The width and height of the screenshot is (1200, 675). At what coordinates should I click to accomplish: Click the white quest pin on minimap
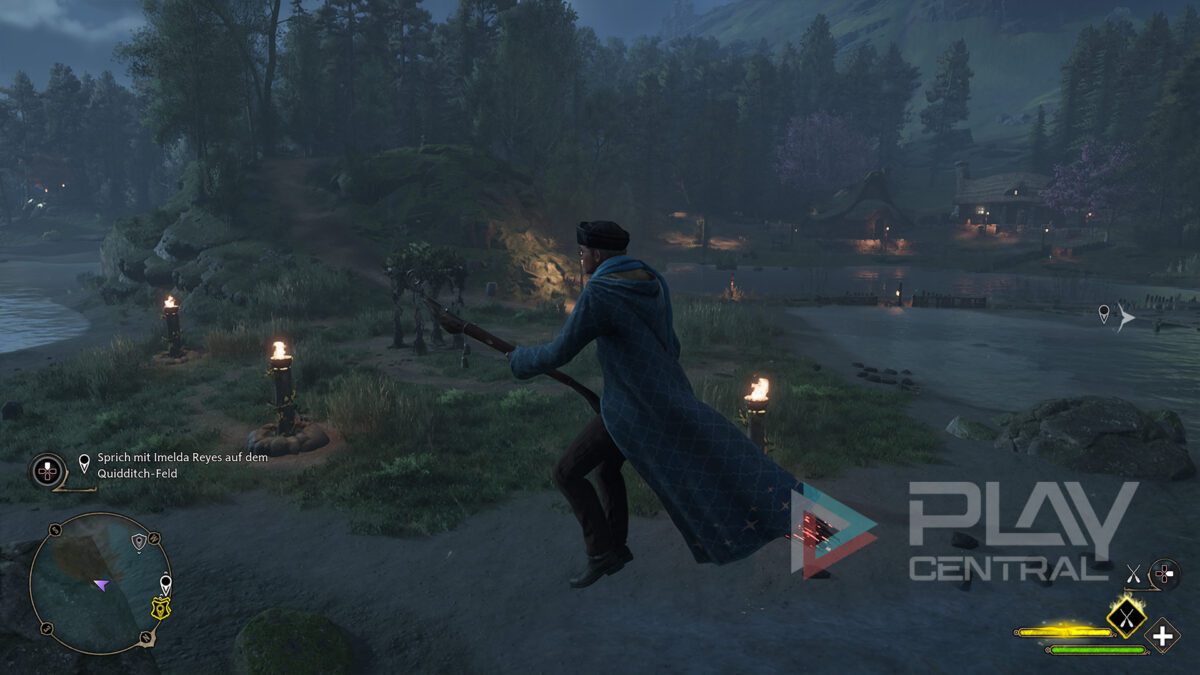tap(165, 584)
